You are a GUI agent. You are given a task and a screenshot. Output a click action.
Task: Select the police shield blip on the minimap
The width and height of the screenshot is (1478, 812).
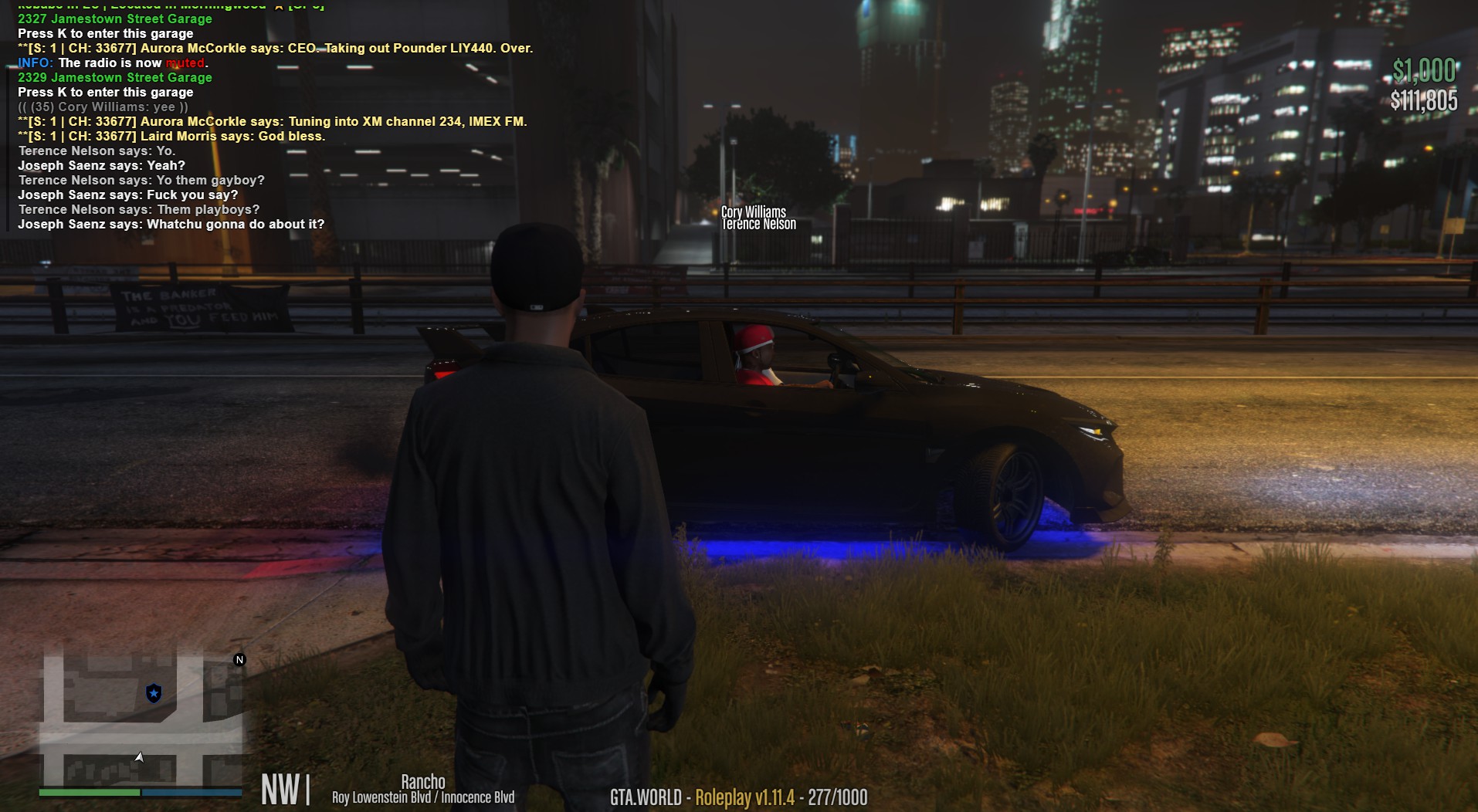(x=153, y=695)
